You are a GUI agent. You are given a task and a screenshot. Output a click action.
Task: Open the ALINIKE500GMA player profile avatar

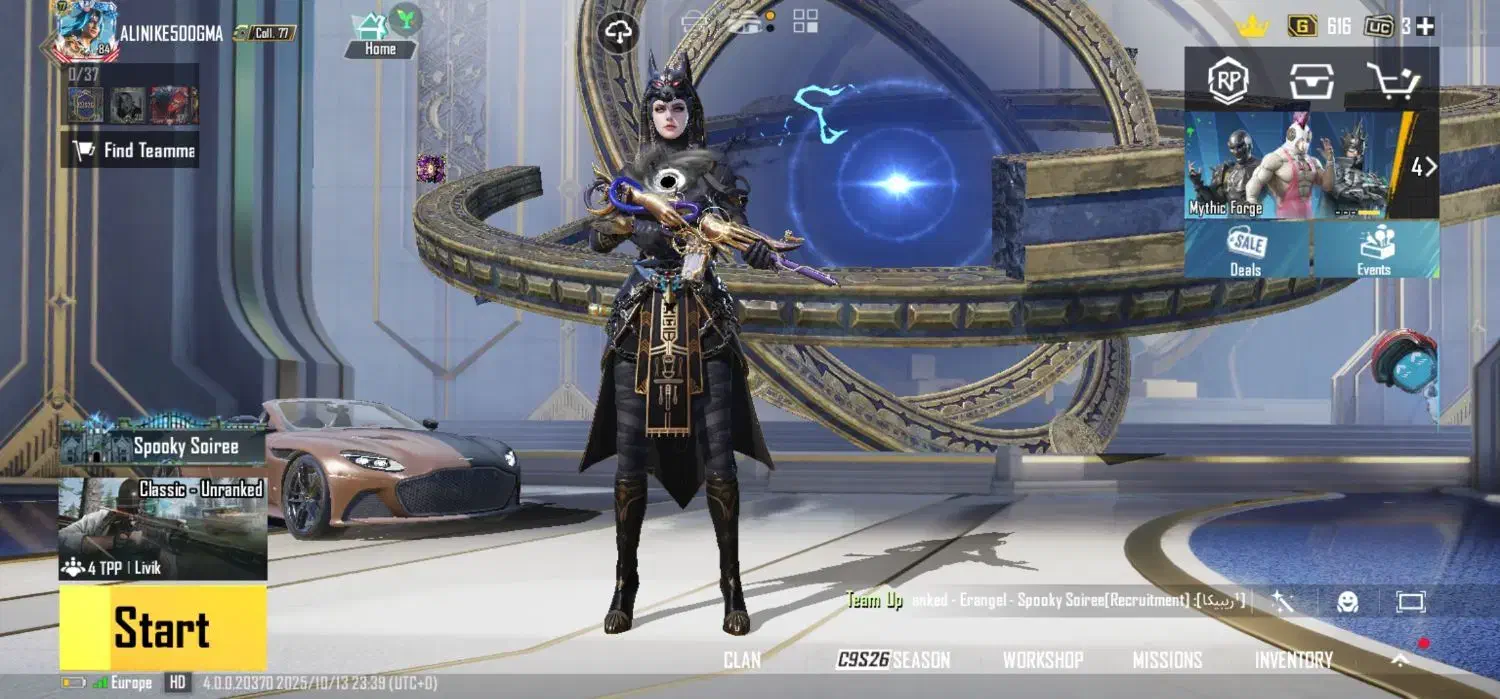click(86, 30)
